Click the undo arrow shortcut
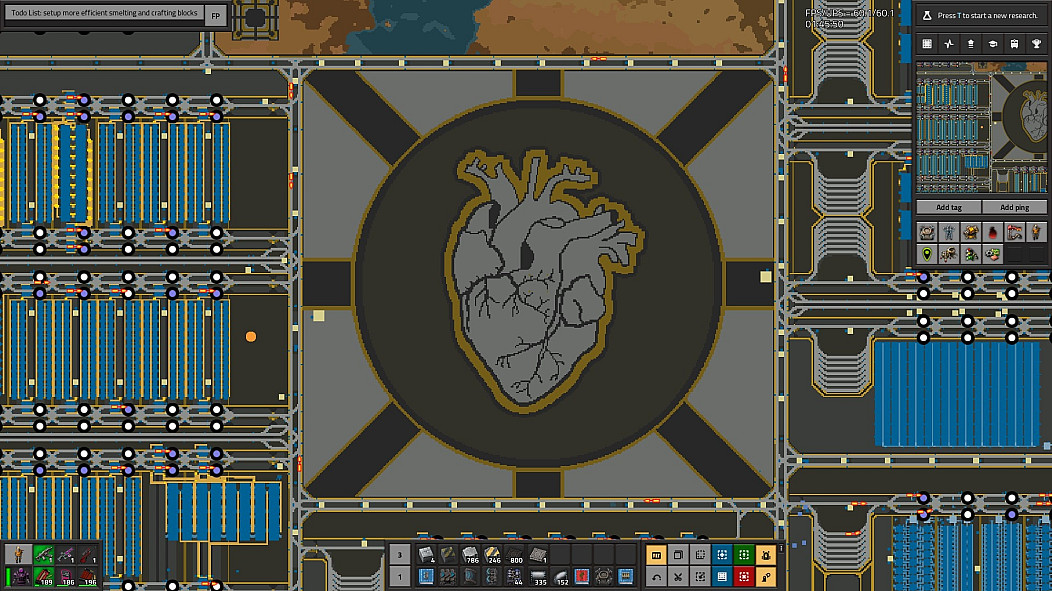1052x591 pixels. pyautogui.click(x=656, y=577)
